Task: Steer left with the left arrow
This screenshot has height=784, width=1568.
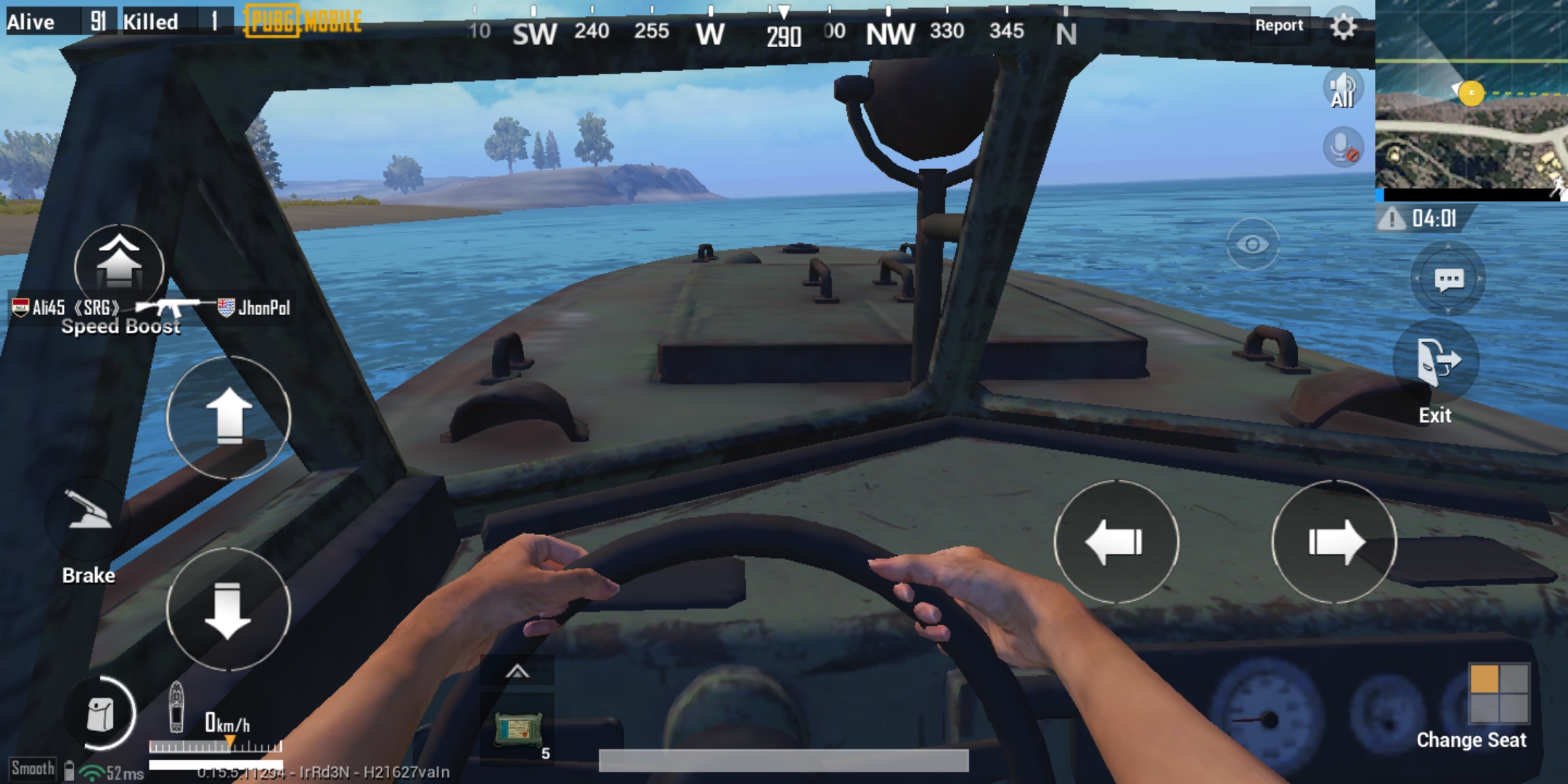Action: (1116, 542)
